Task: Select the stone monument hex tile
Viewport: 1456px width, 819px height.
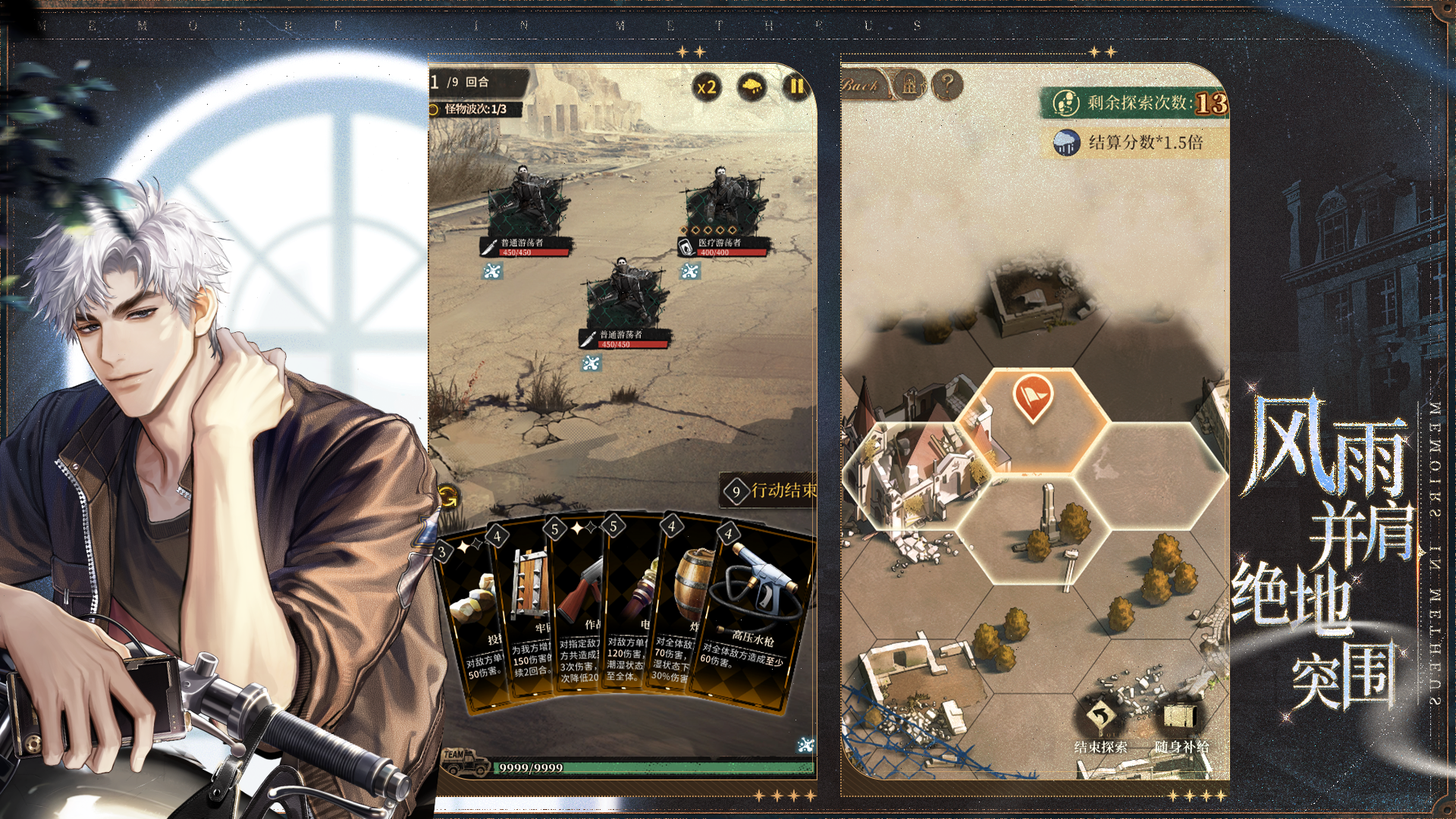Action: [x=1031, y=531]
